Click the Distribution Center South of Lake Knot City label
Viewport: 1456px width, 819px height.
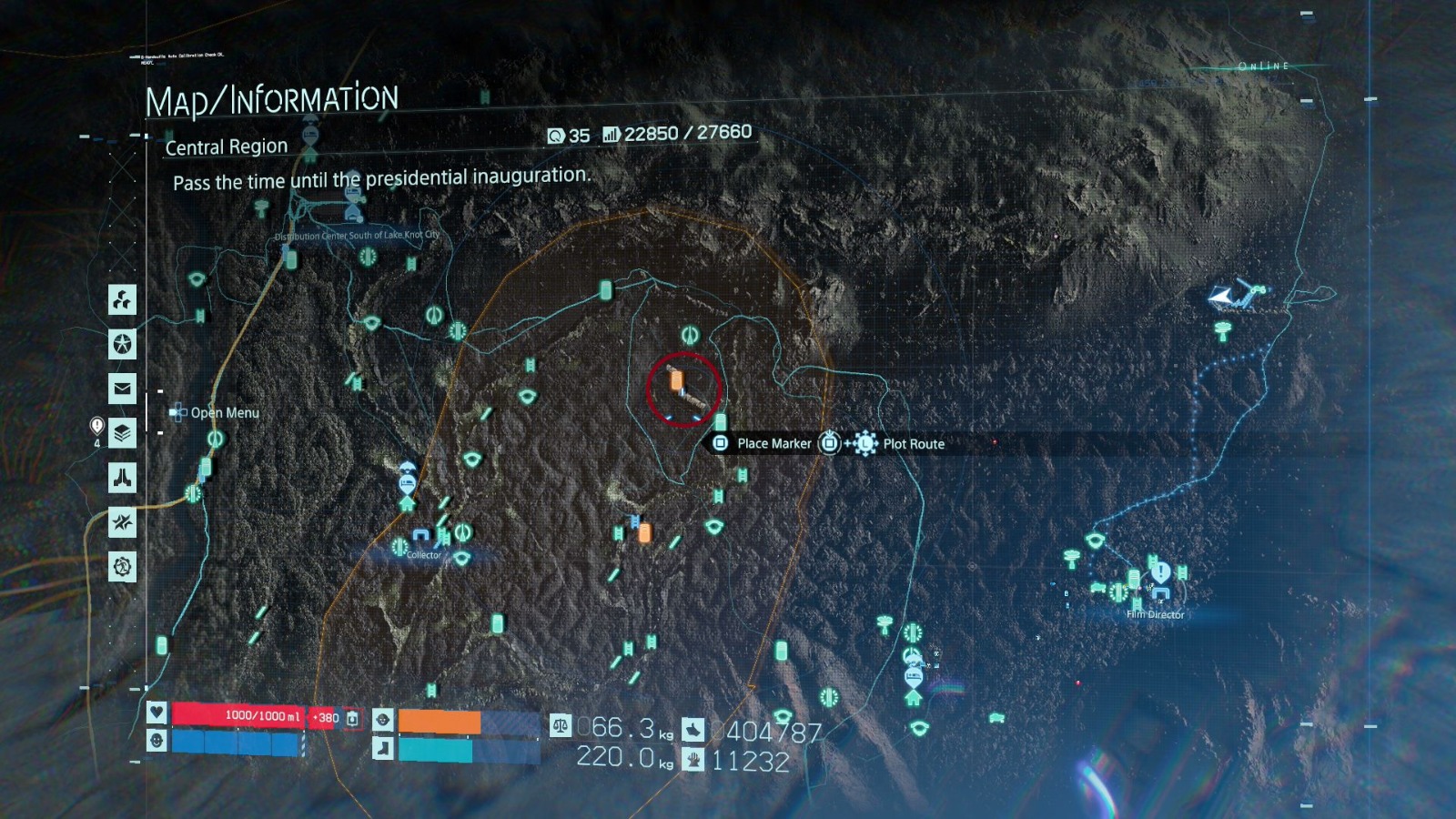(355, 234)
